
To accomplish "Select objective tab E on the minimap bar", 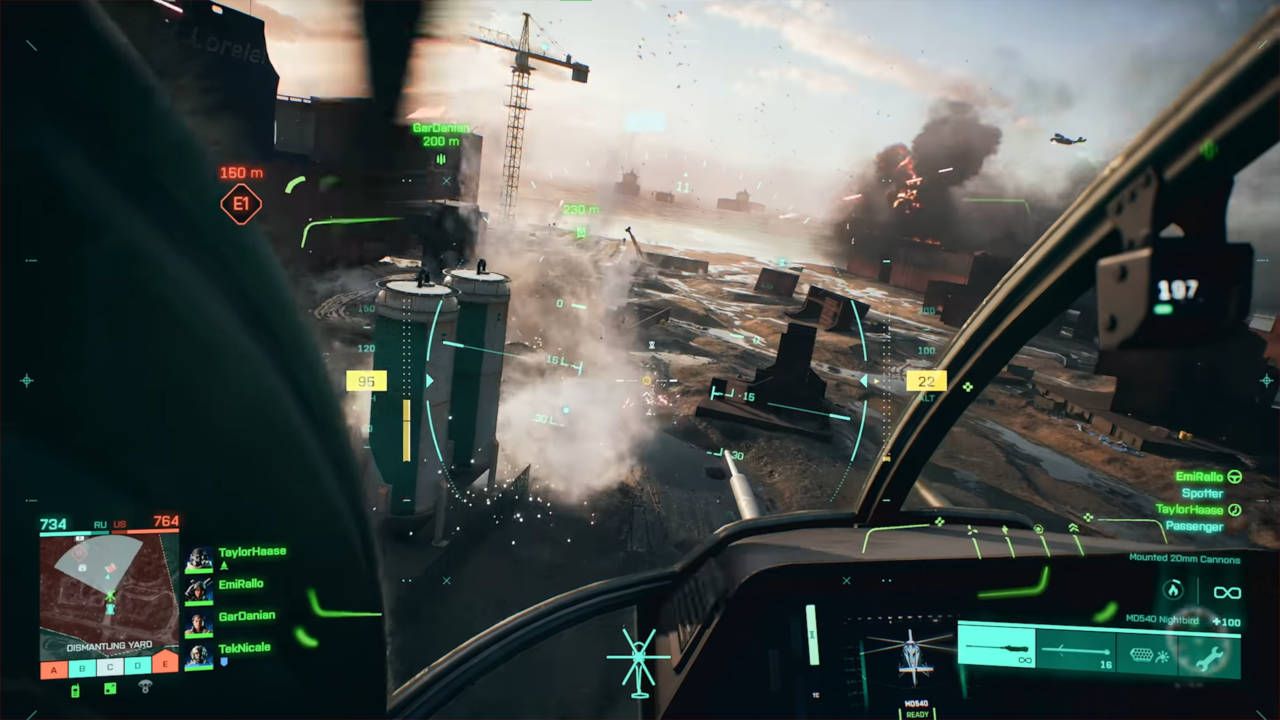I will (165, 665).
